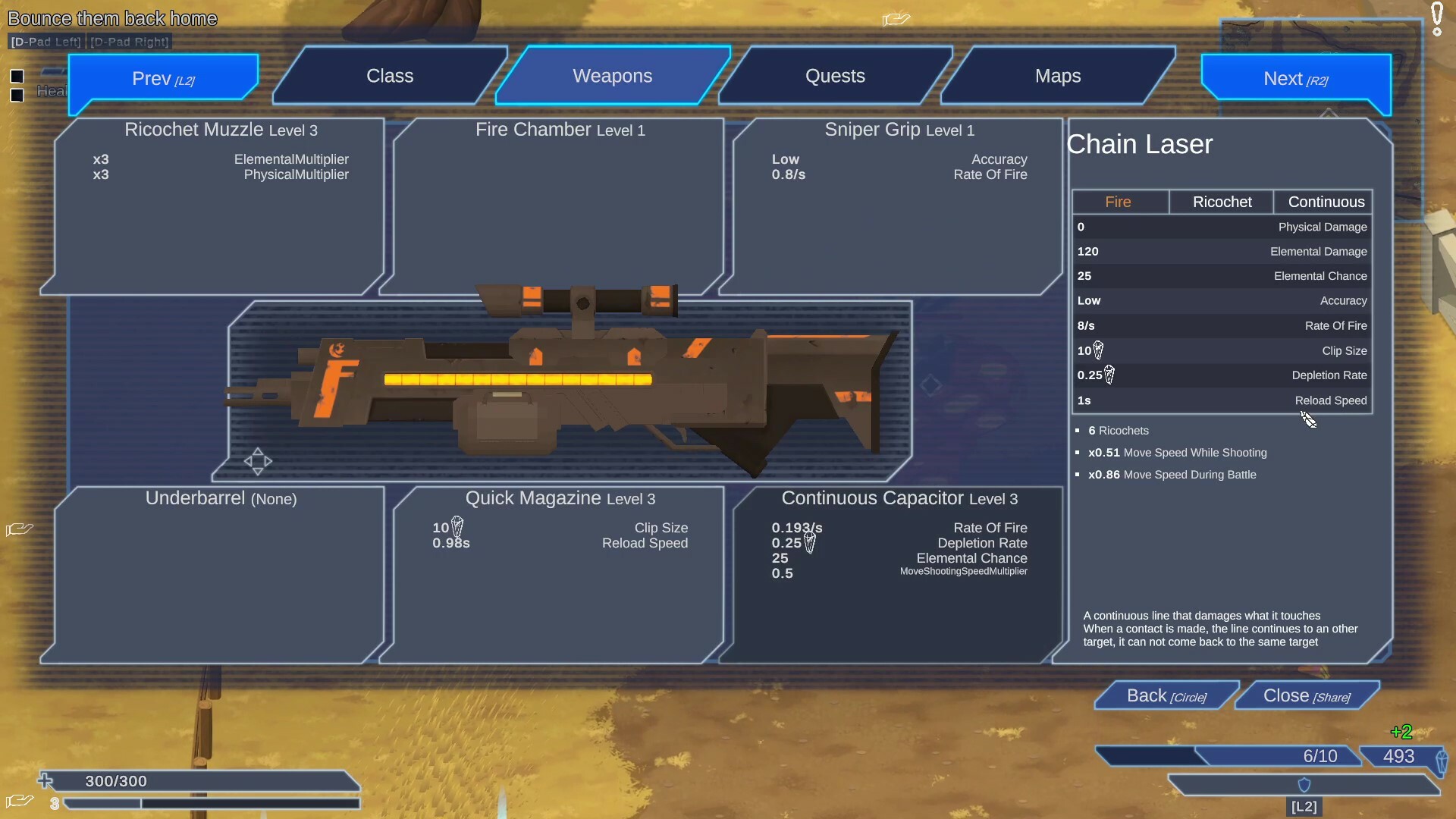Select the hand icon on the left edge
This screenshot has height=819, width=1456.
(19, 529)
